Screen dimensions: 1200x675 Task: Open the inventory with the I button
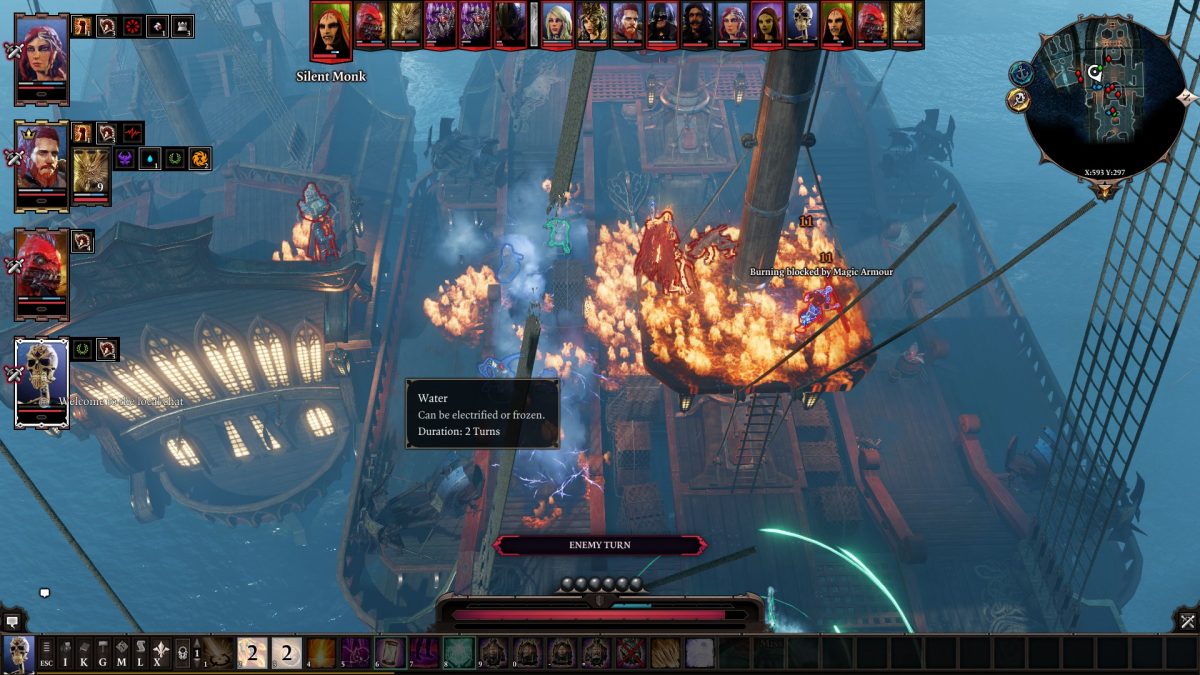(65, 653)
